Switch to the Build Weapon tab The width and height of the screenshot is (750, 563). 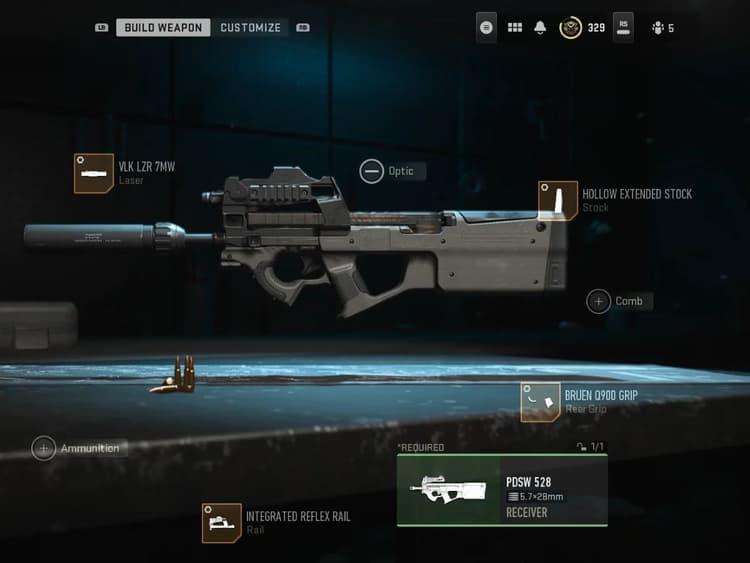pyautogui.click(x=163, y=28)
